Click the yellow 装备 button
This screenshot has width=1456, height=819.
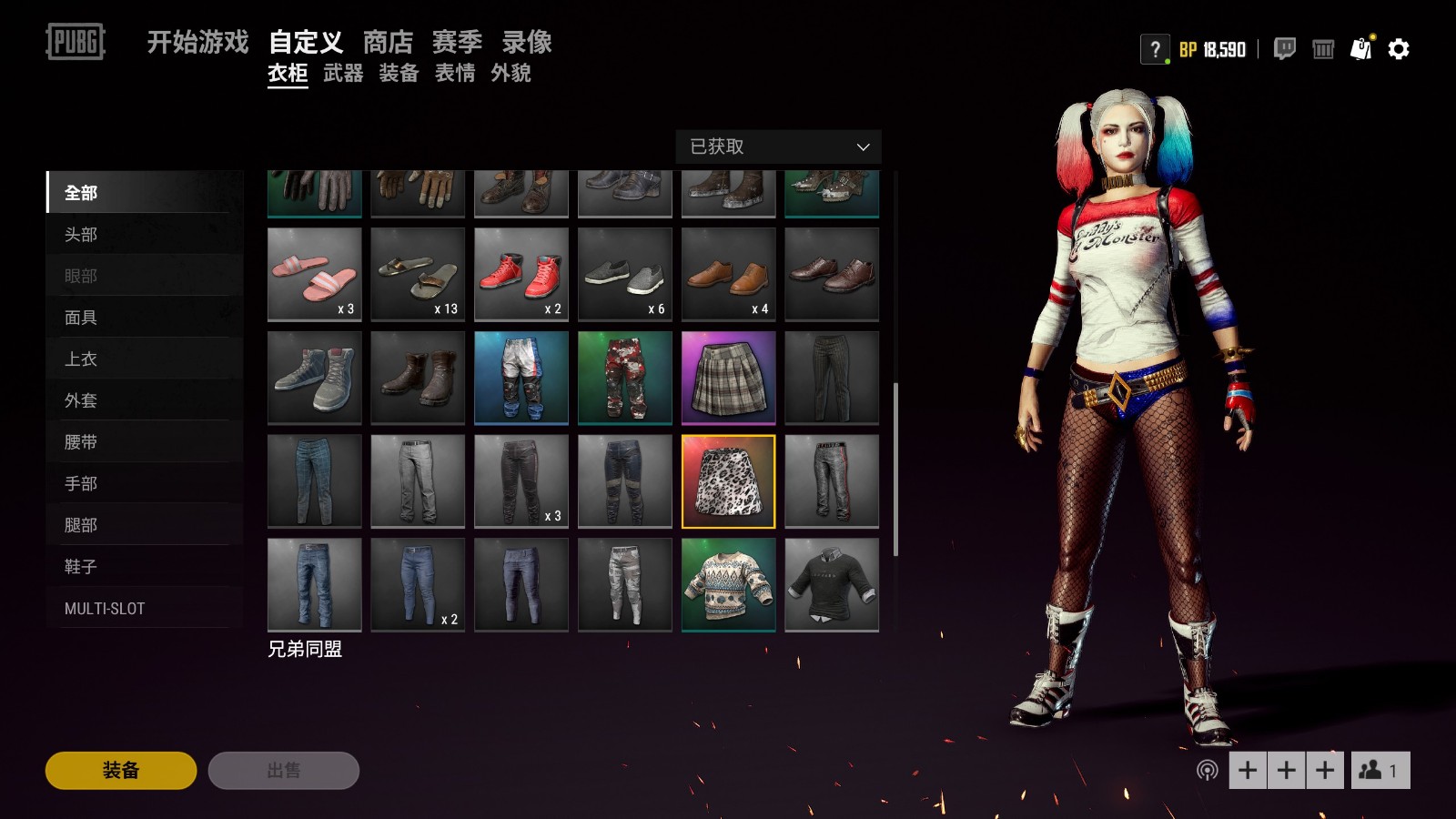[x=119, y=770]
